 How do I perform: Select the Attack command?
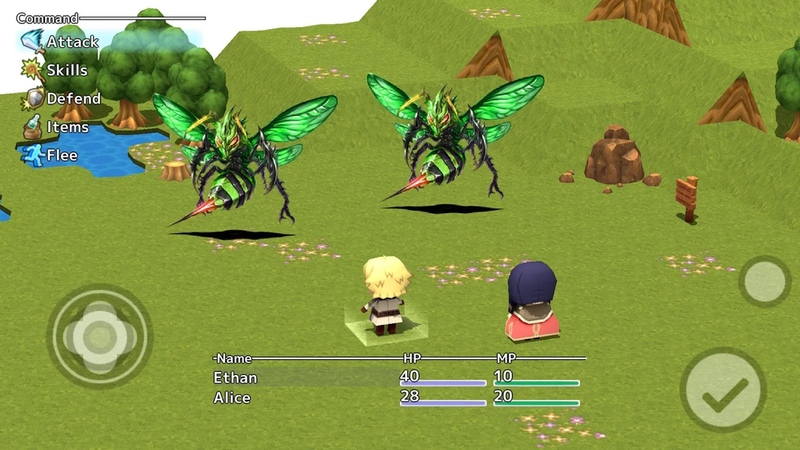[x=62, y=43]
